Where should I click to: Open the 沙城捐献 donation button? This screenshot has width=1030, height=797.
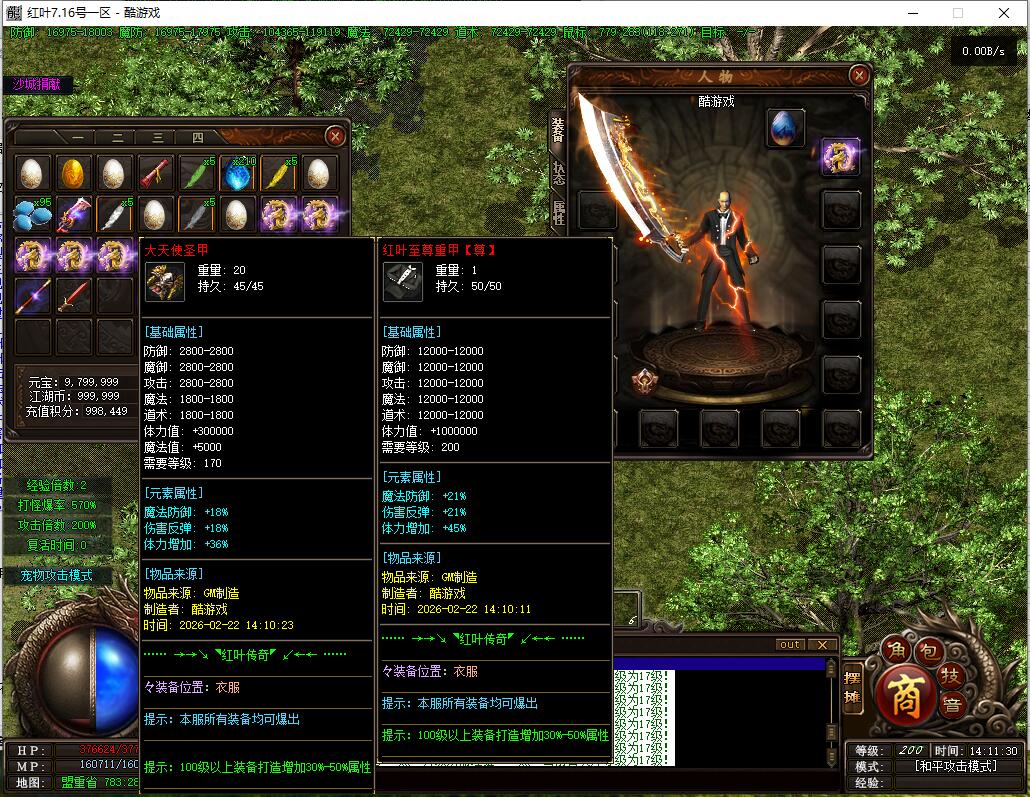click(x=37, y=85)
